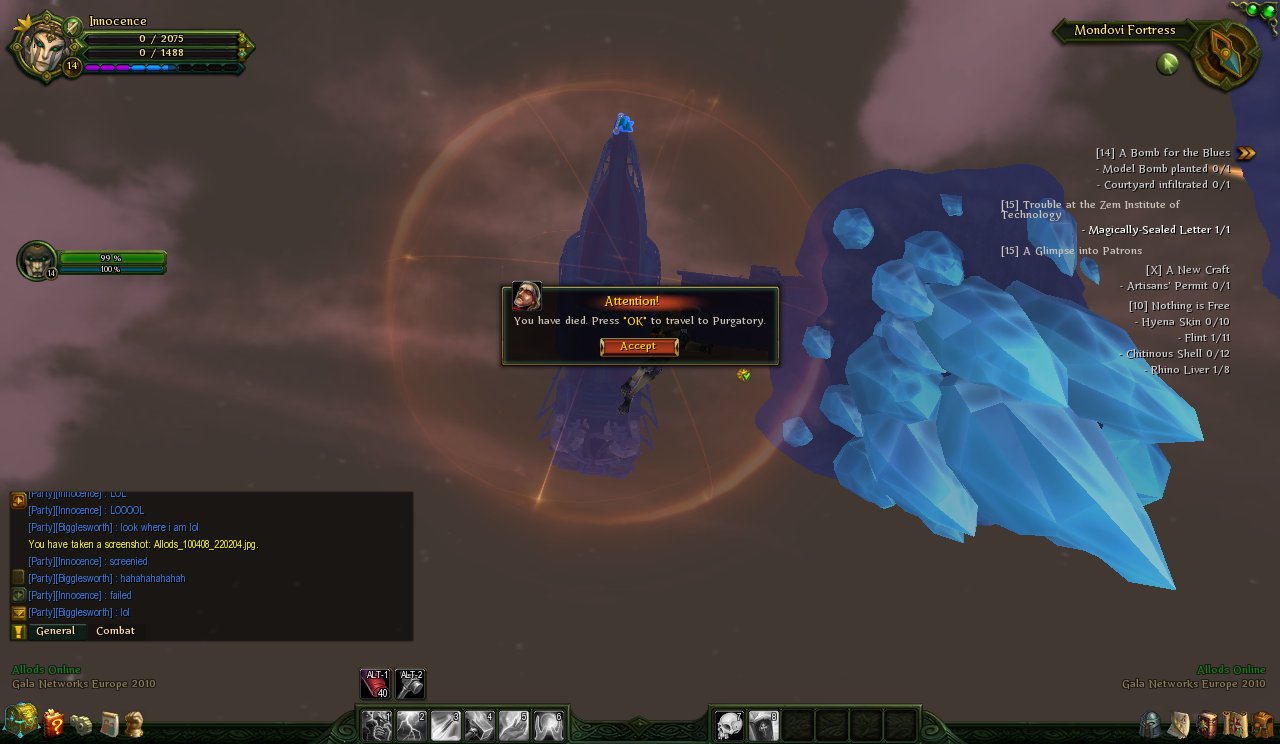Expand the Nothing is Free quest entry
The width and height of the screenshot is (1280, 744).
(x=1178, y=305)
